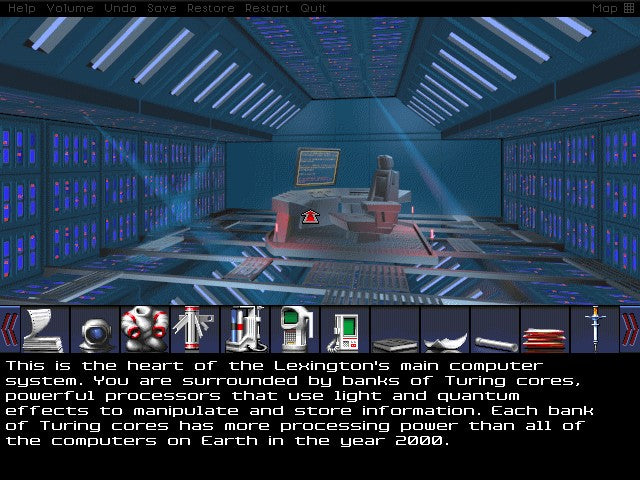This screenshot has height=480, width=640.
Task: Choose the red-striped antenna device
Action: [x=195, y=329]
